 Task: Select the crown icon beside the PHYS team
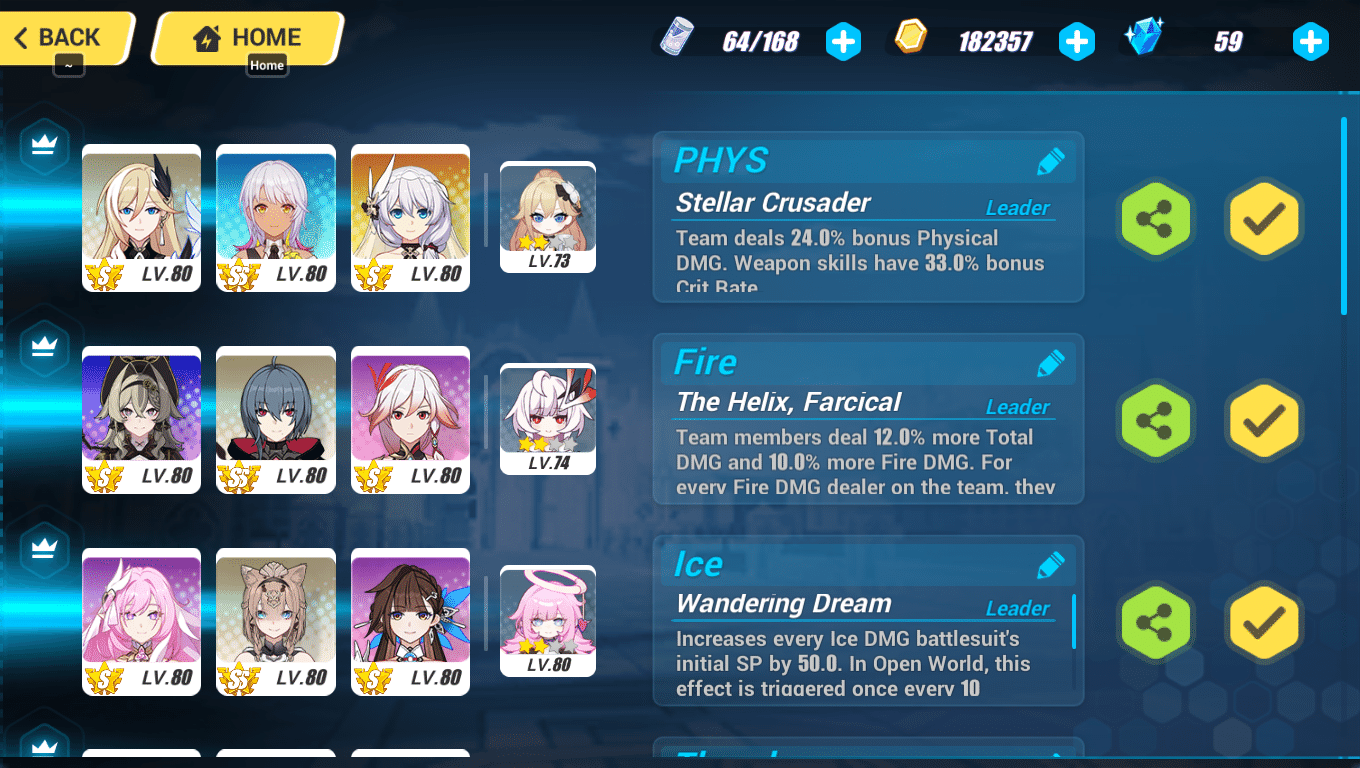43,146
